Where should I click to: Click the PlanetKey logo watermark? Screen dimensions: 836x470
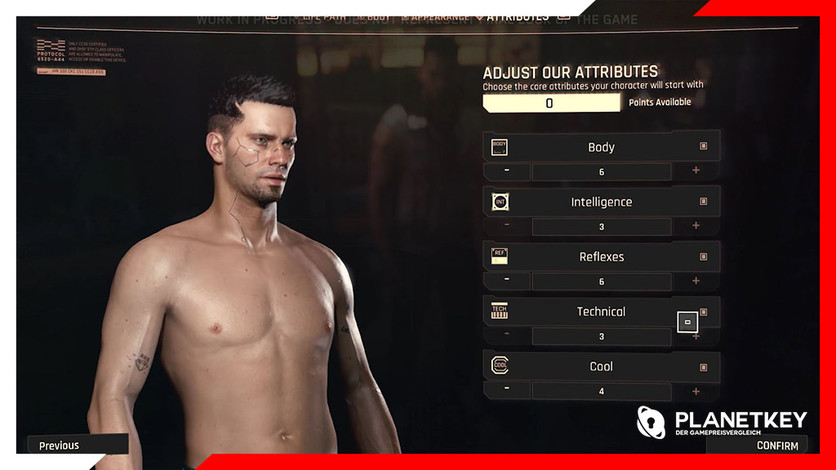click(722, 421)
